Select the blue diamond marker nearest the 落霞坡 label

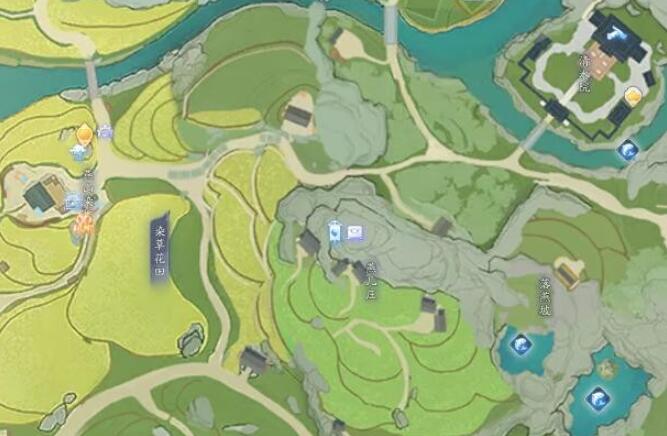[x=519, y=345]
